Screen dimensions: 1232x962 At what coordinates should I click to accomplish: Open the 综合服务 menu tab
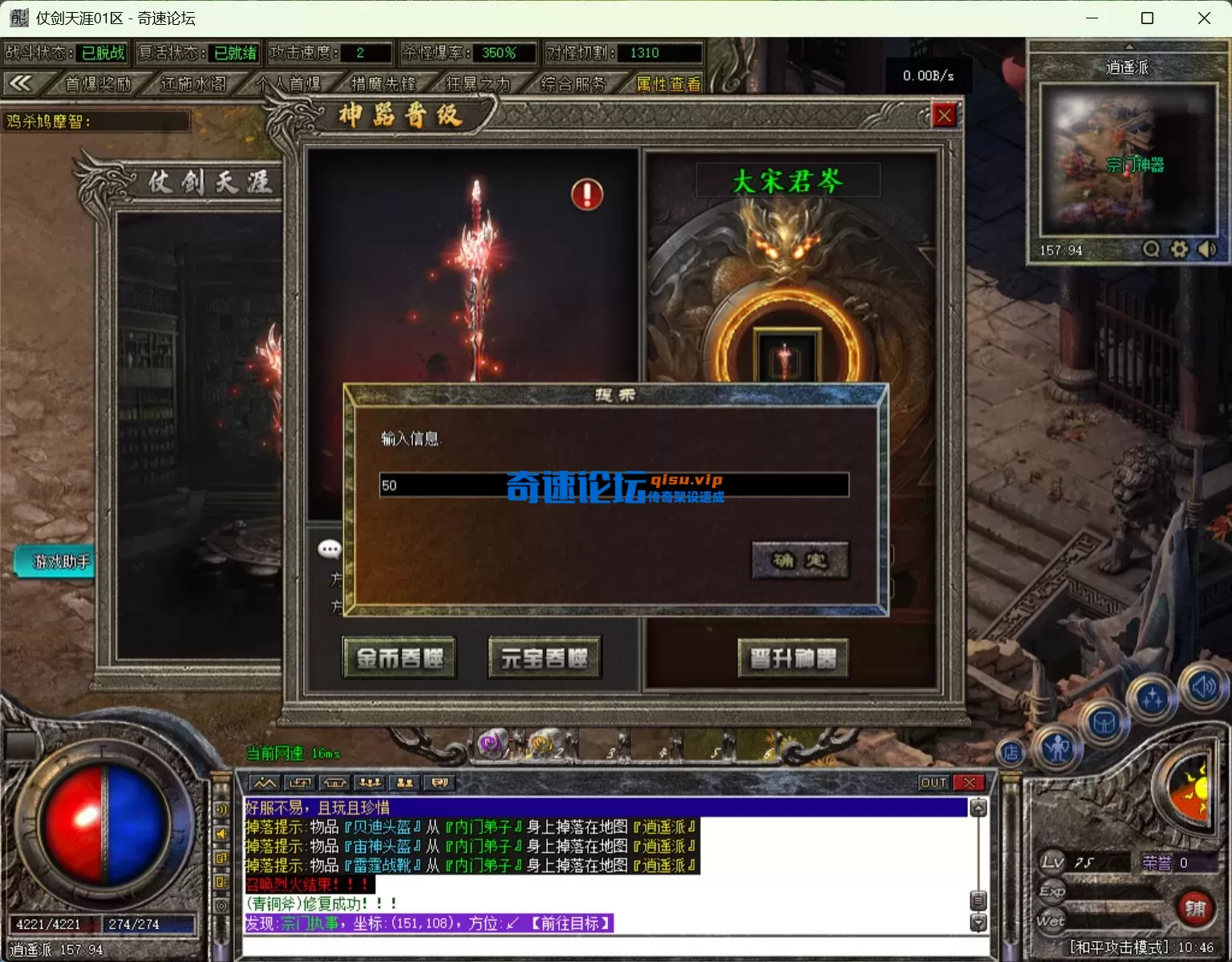click(x=574, y=84)
